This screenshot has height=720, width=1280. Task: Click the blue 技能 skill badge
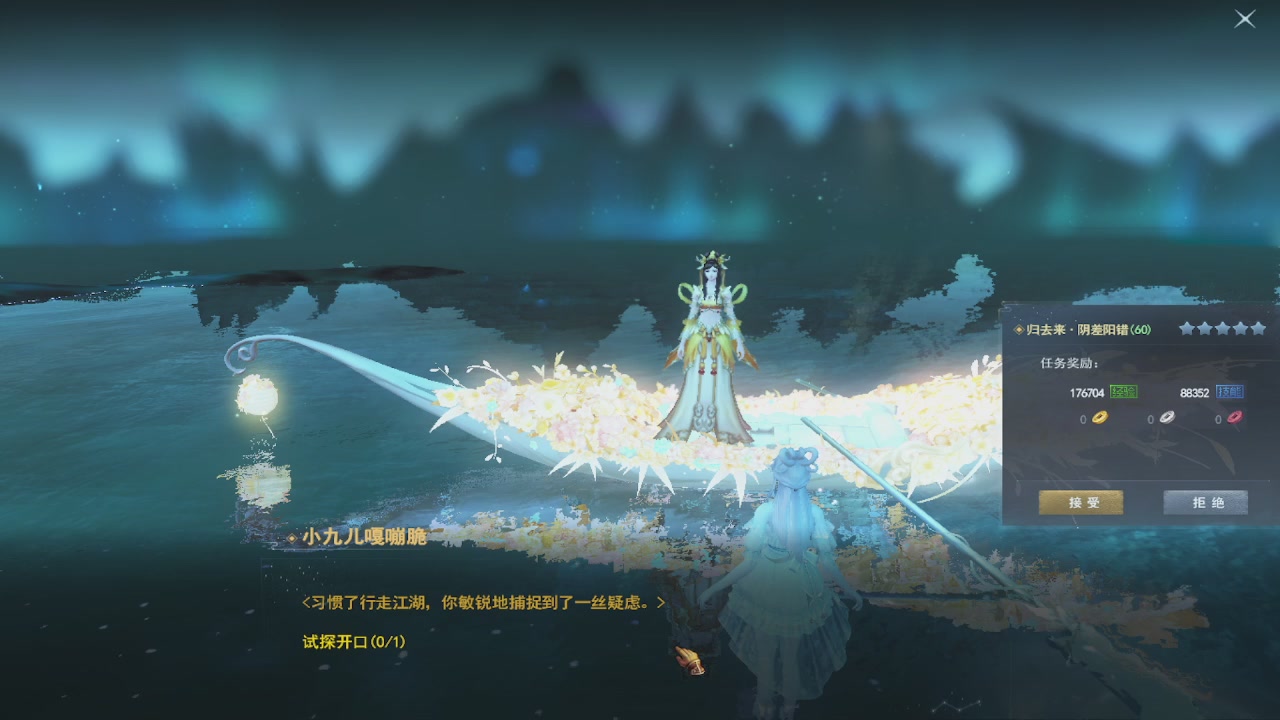[1230, 390]
